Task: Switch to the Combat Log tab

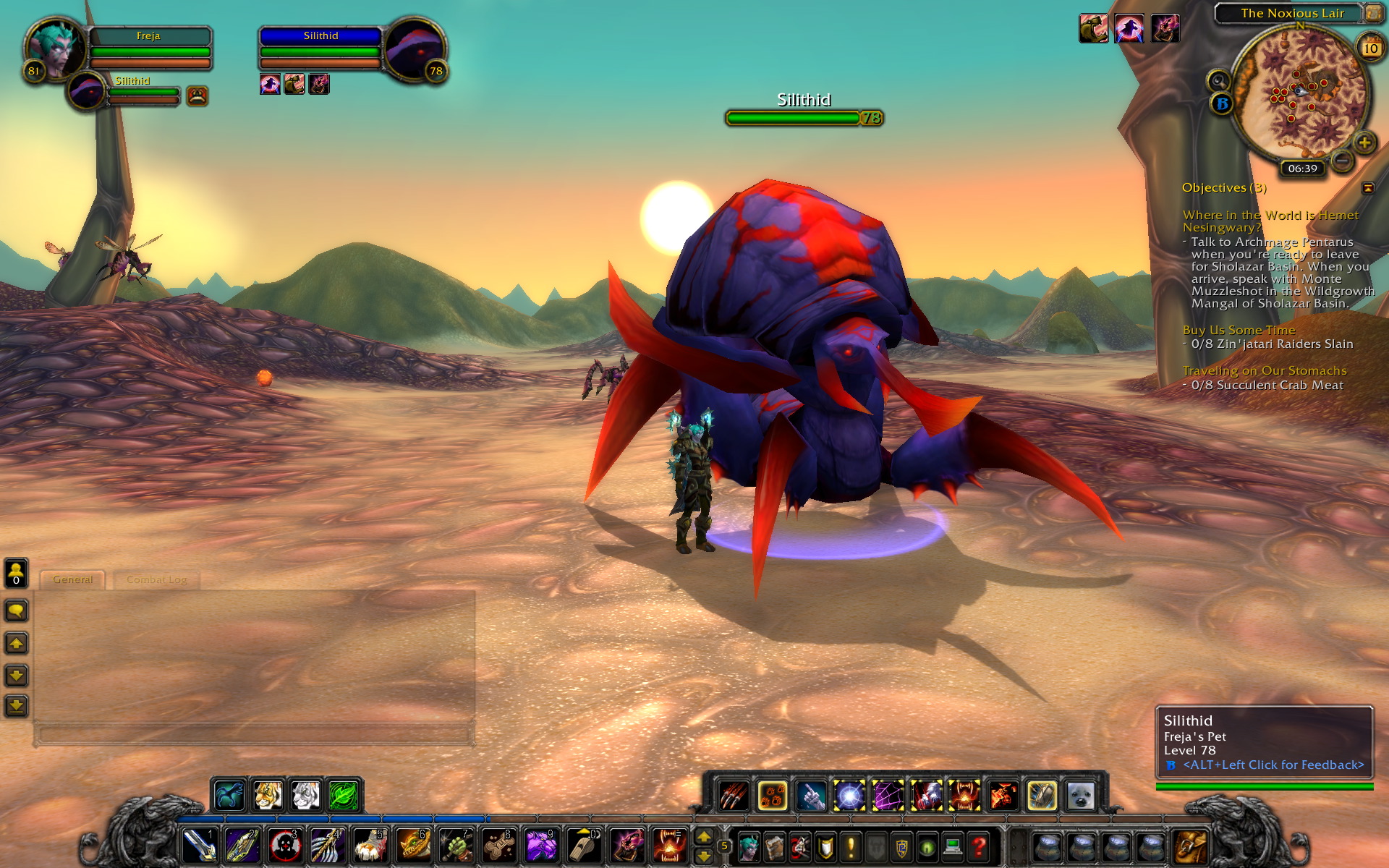Action: click(x=156, y=579)
